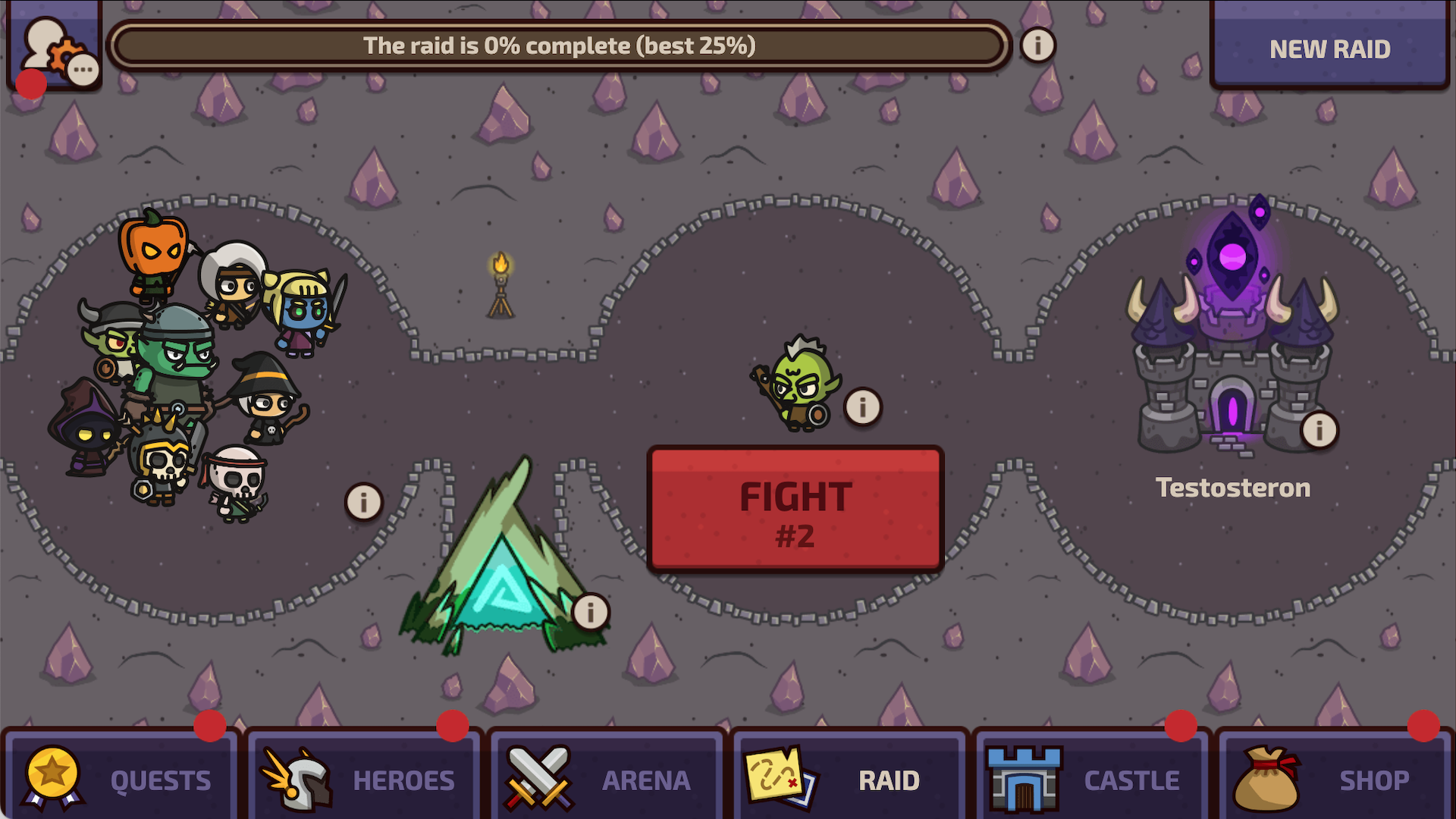The width and height of the screenshot is (1456, 819).
Task: Open the Shop money bag icon
Action: tap(1265, 777)
